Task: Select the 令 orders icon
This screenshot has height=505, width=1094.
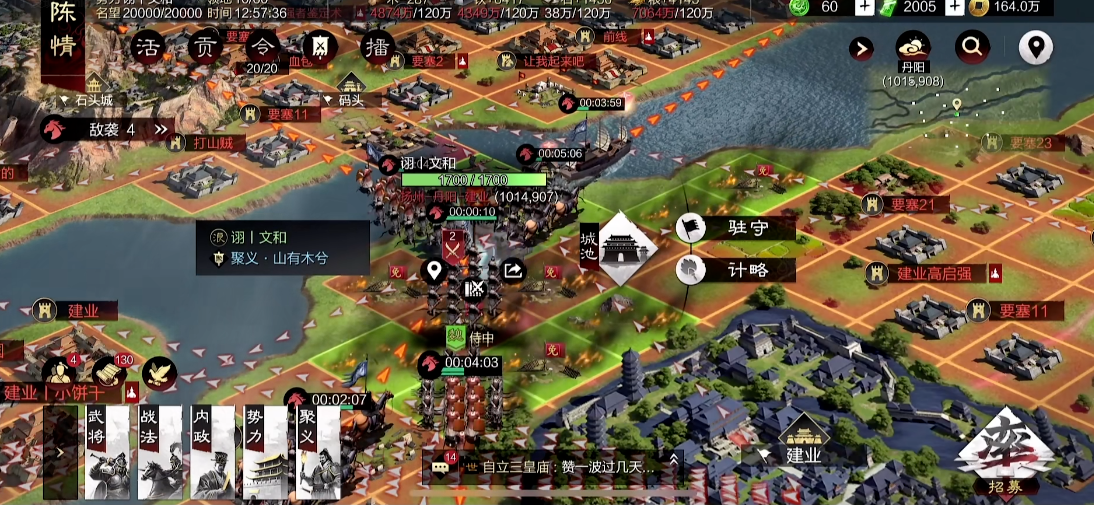Action: (x=262, y=46)
